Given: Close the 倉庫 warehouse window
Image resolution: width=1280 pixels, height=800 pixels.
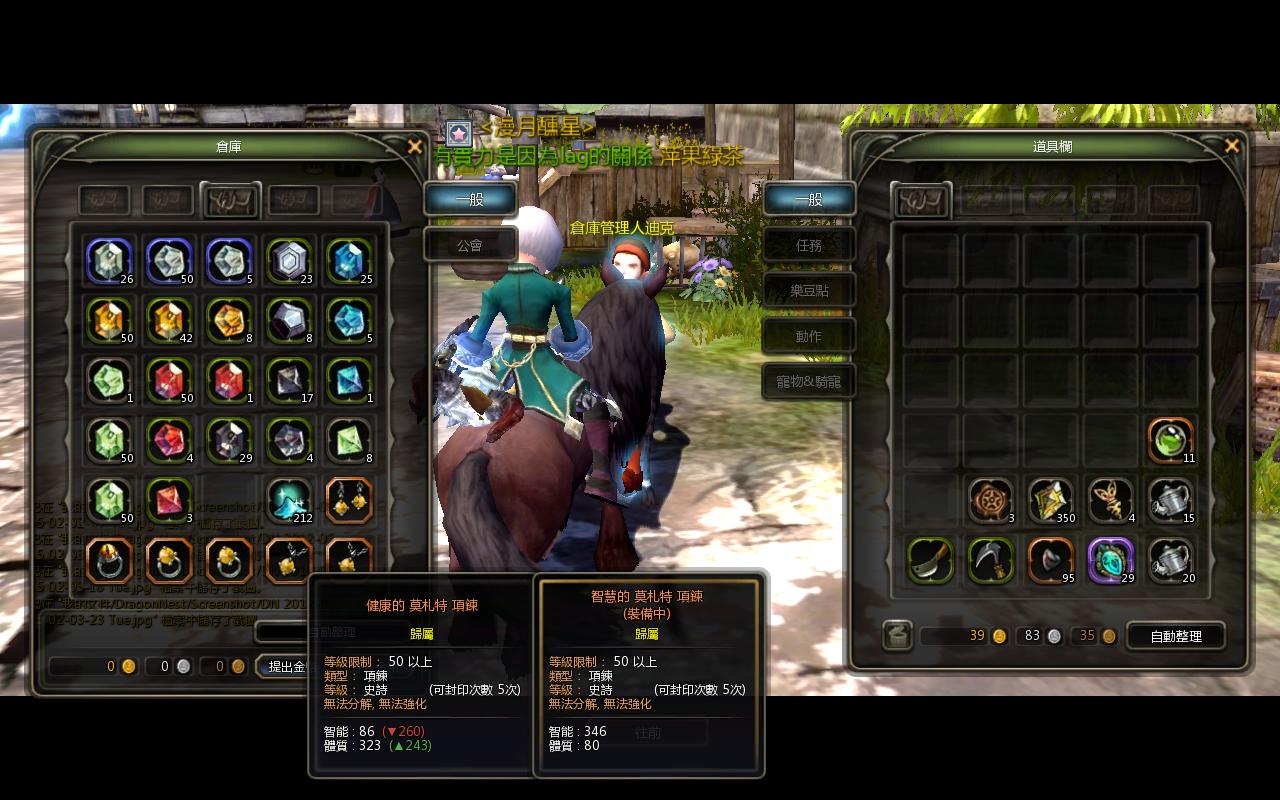Looking at the screenshot, I should (x=415, y=147).
